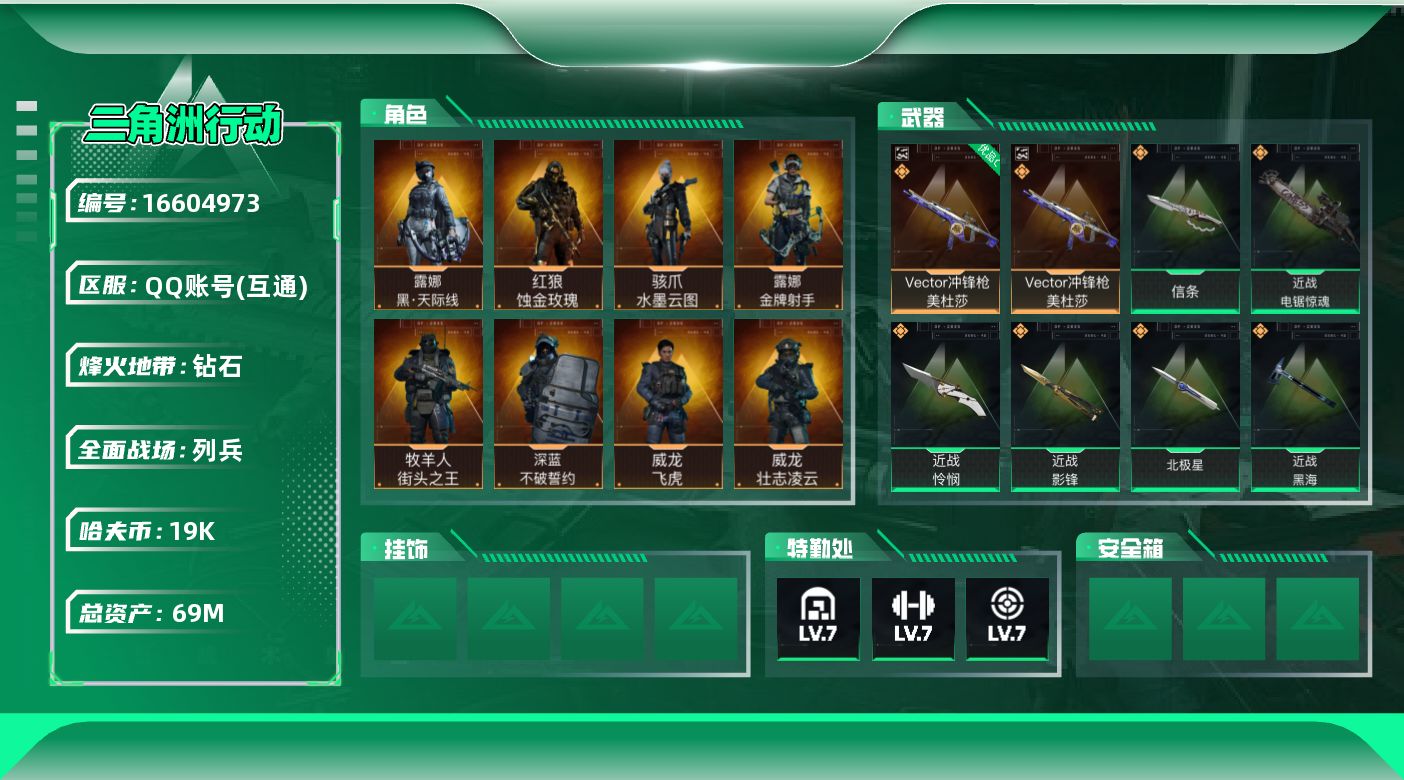Click the 牧羊人 街头之王 character card

point(428,404)
